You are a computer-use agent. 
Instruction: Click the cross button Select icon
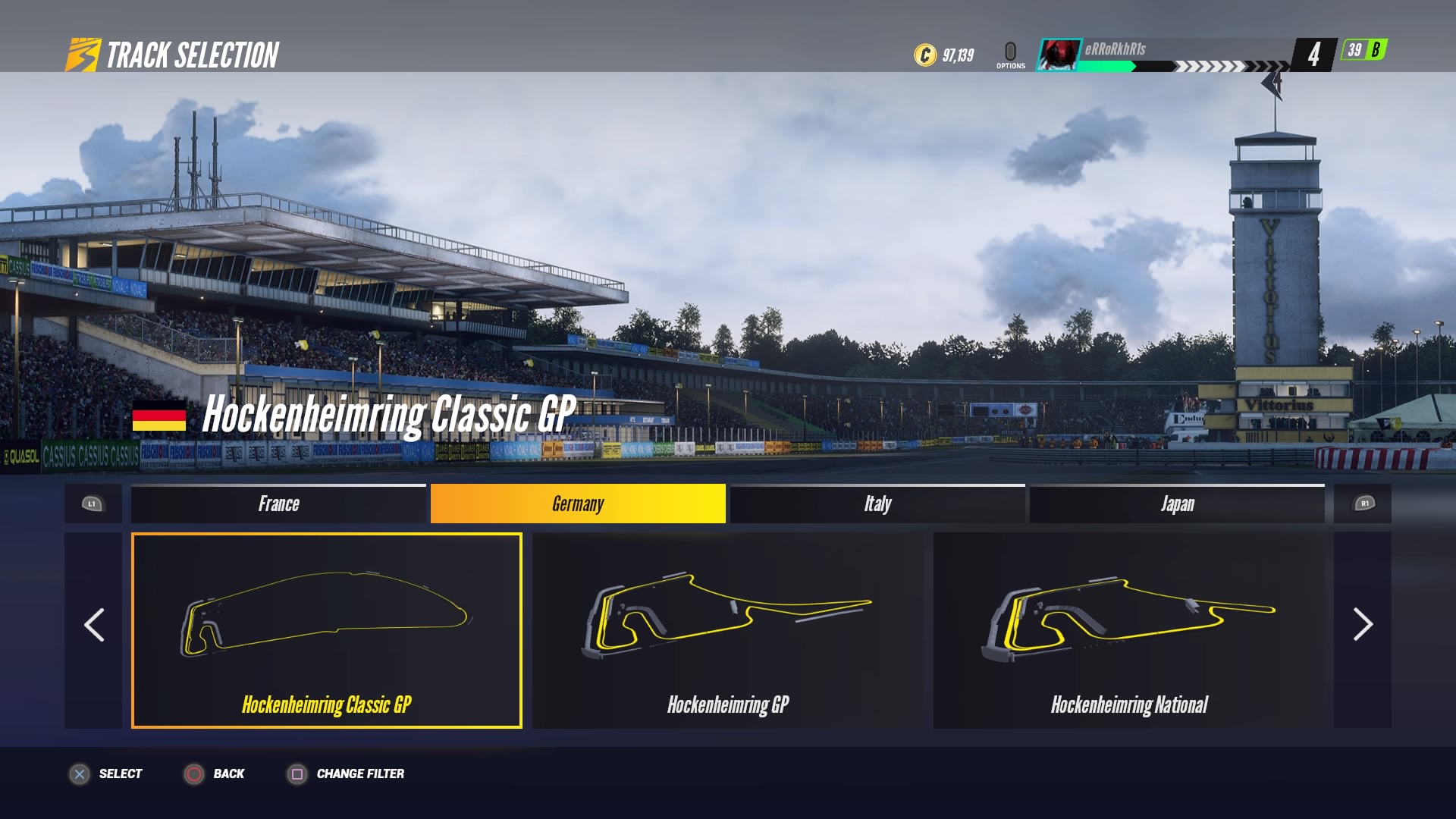tap(79, 773)
